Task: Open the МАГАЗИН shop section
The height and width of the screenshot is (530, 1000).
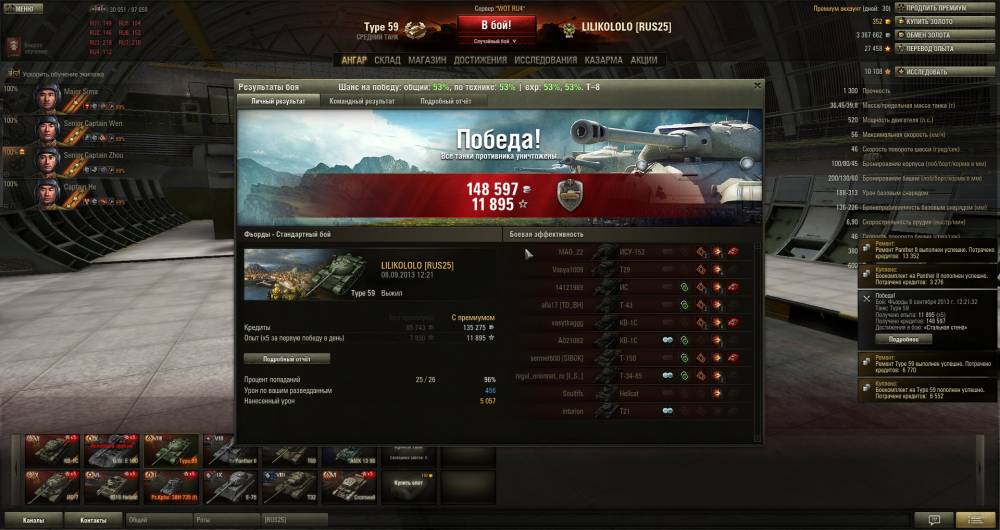Action: click(427, 60)
